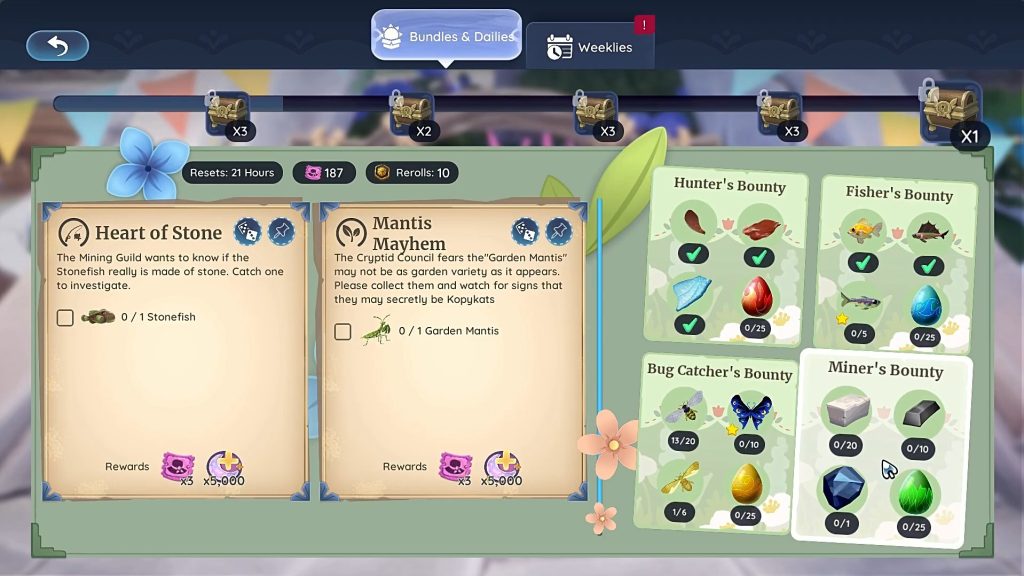Viewport: 1024px width, 576px height.
Task: Select the blue egg in Fisher's Bounty
Action: pos(926,305)
